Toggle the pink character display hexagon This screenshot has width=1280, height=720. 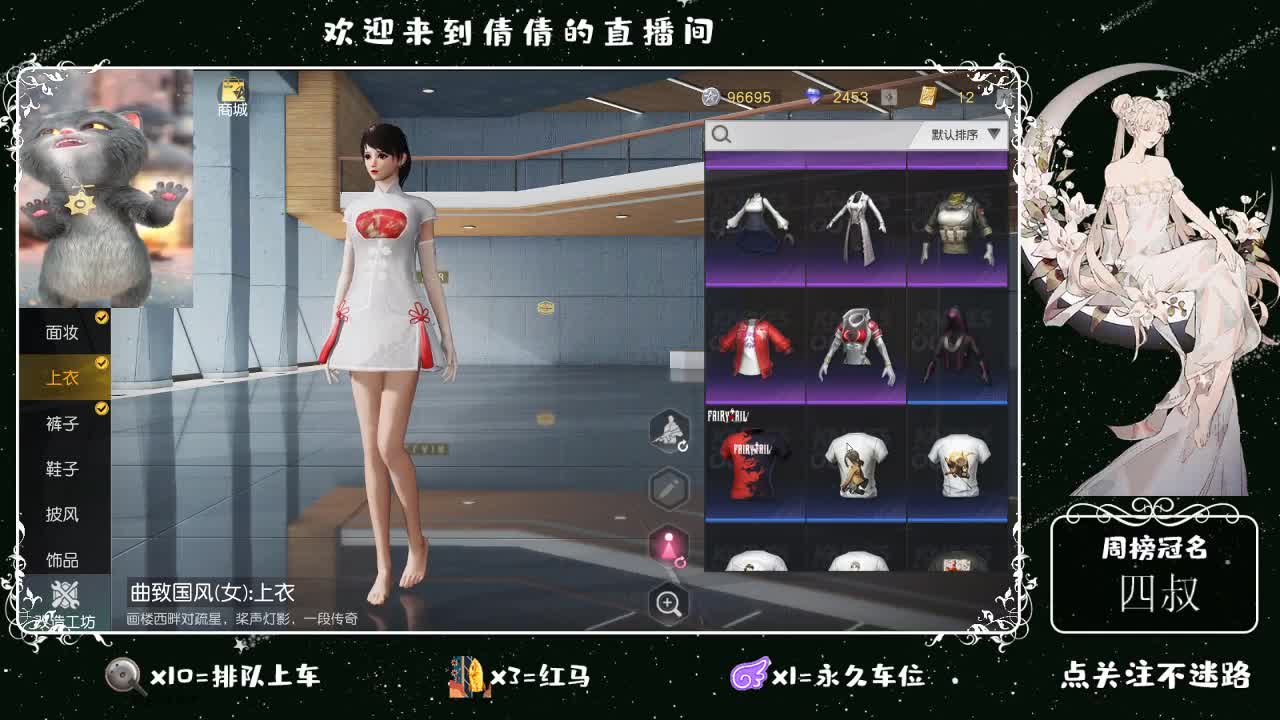[667, 546]
